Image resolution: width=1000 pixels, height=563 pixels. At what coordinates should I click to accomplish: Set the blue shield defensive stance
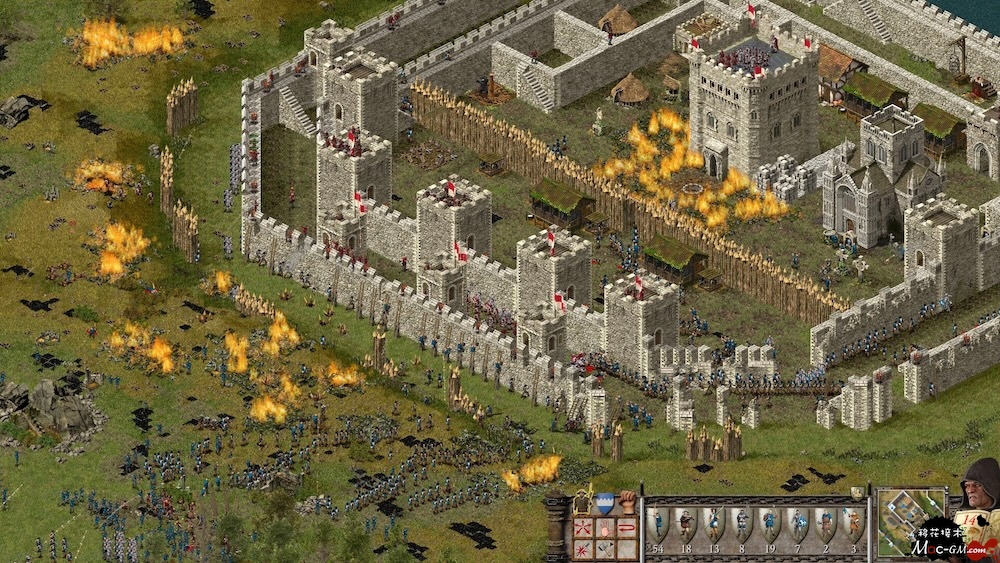coord(605,502)
